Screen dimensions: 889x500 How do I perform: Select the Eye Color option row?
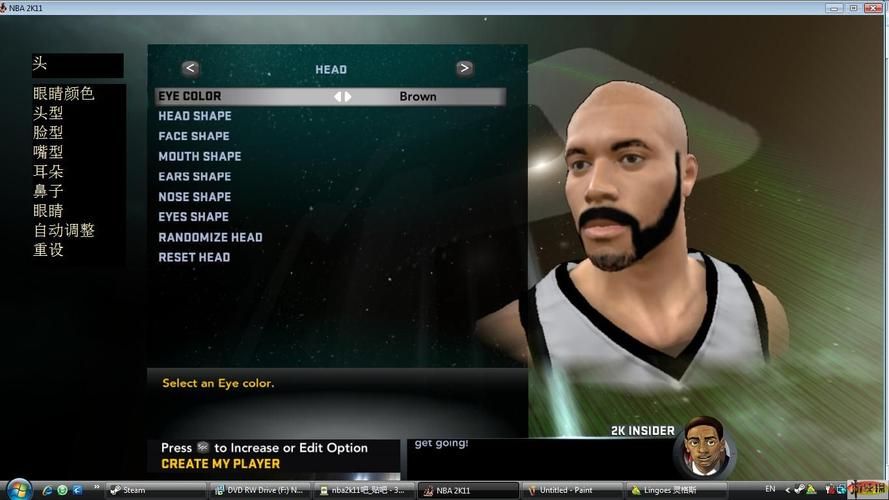(330, 97)
